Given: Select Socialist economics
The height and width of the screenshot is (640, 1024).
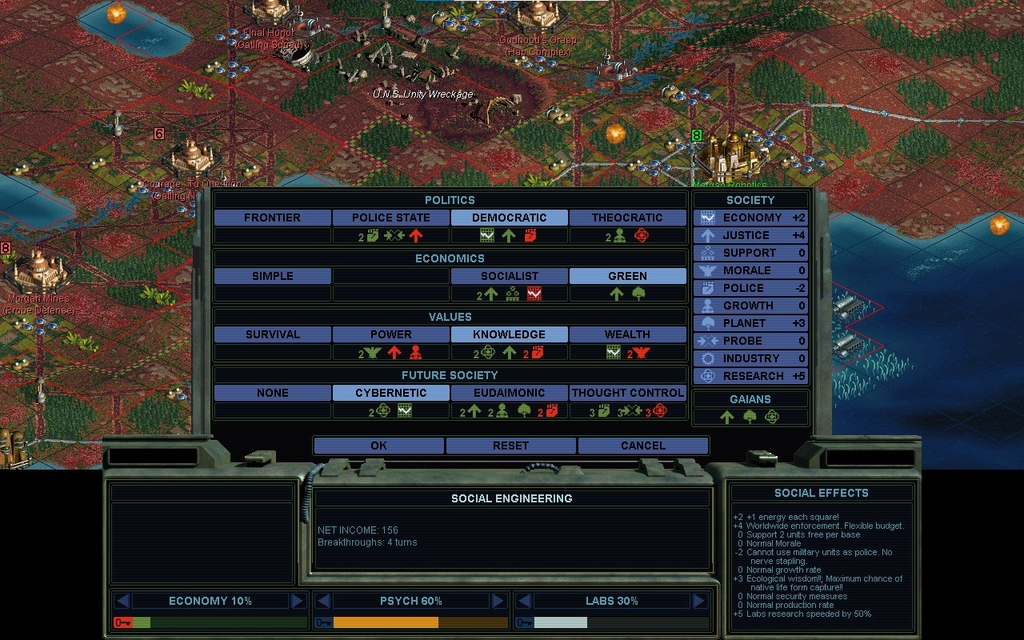Looking at the screenshot, I should point(509,276).
